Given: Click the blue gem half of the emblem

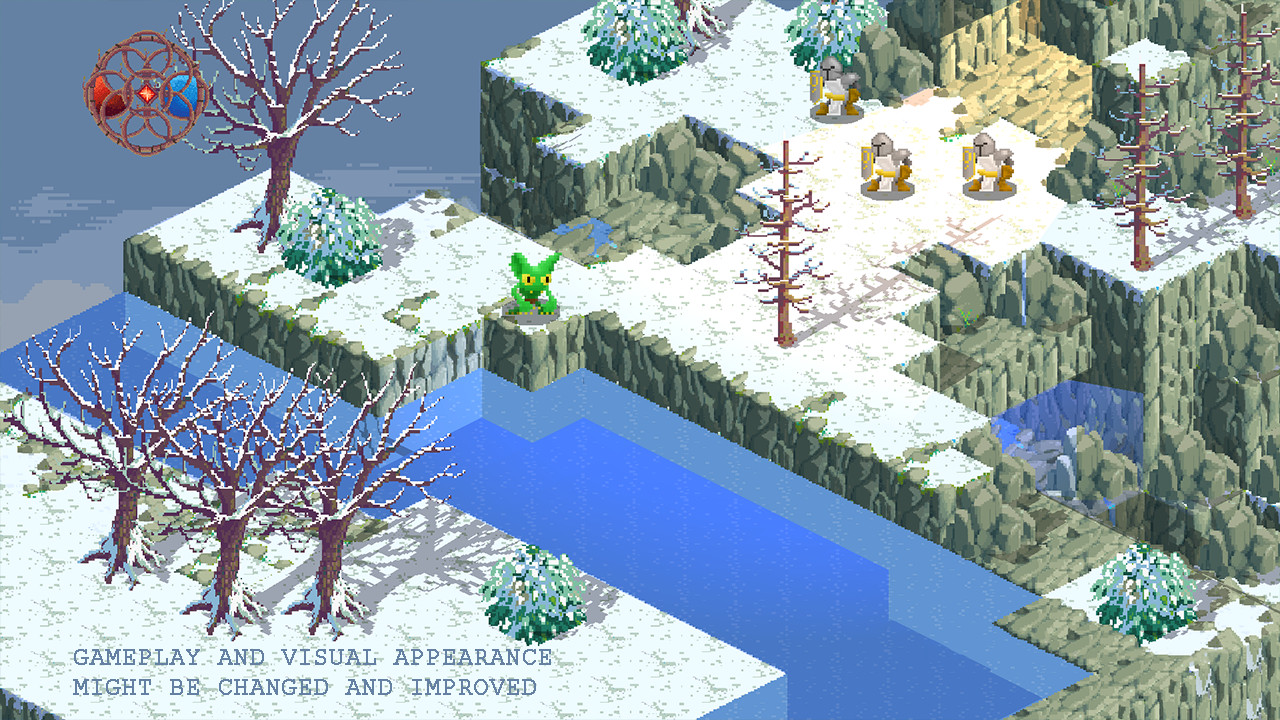Looking at the screenshot, I should coord(180,95).
